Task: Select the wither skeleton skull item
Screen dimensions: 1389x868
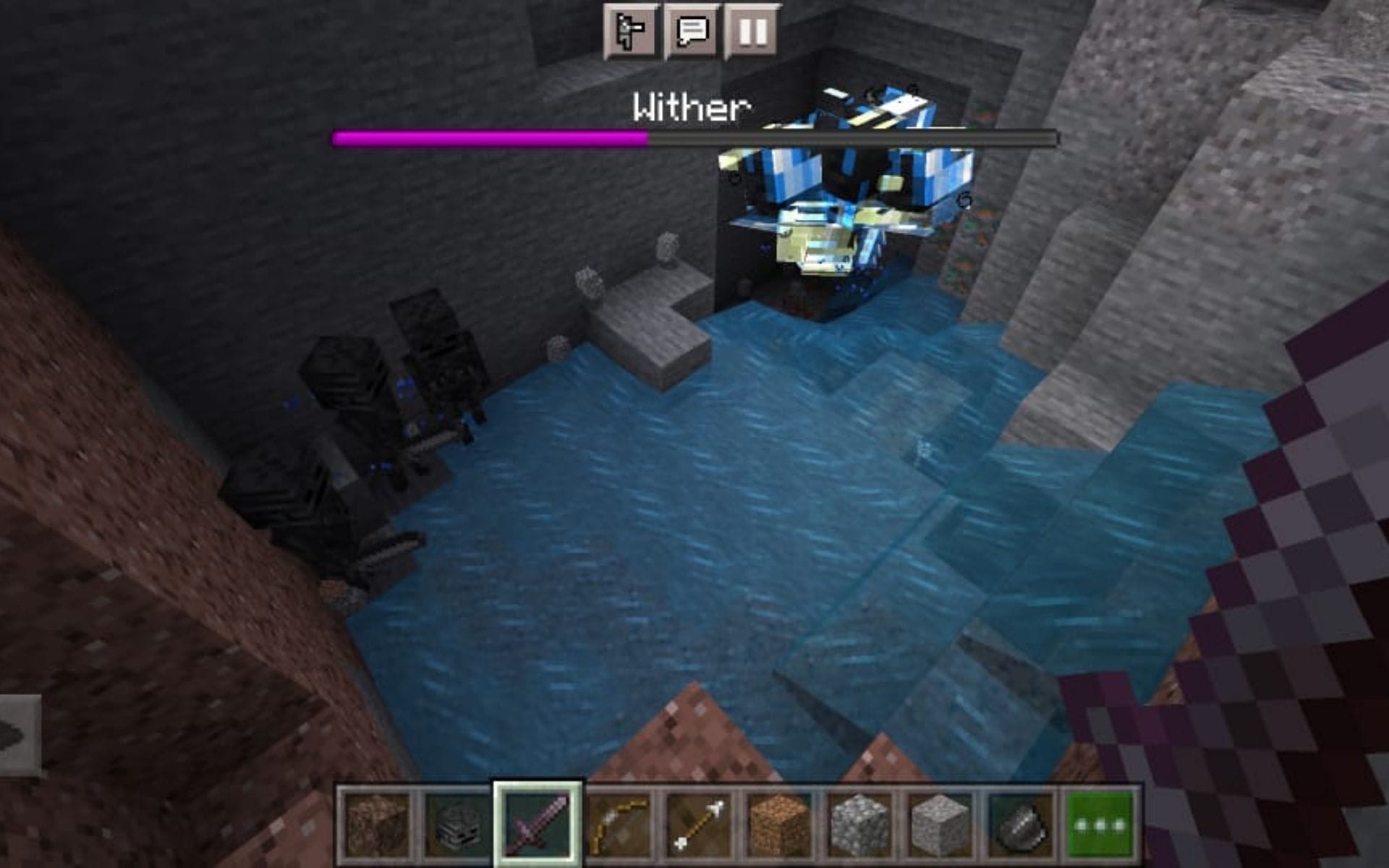Action: [456, 825]
